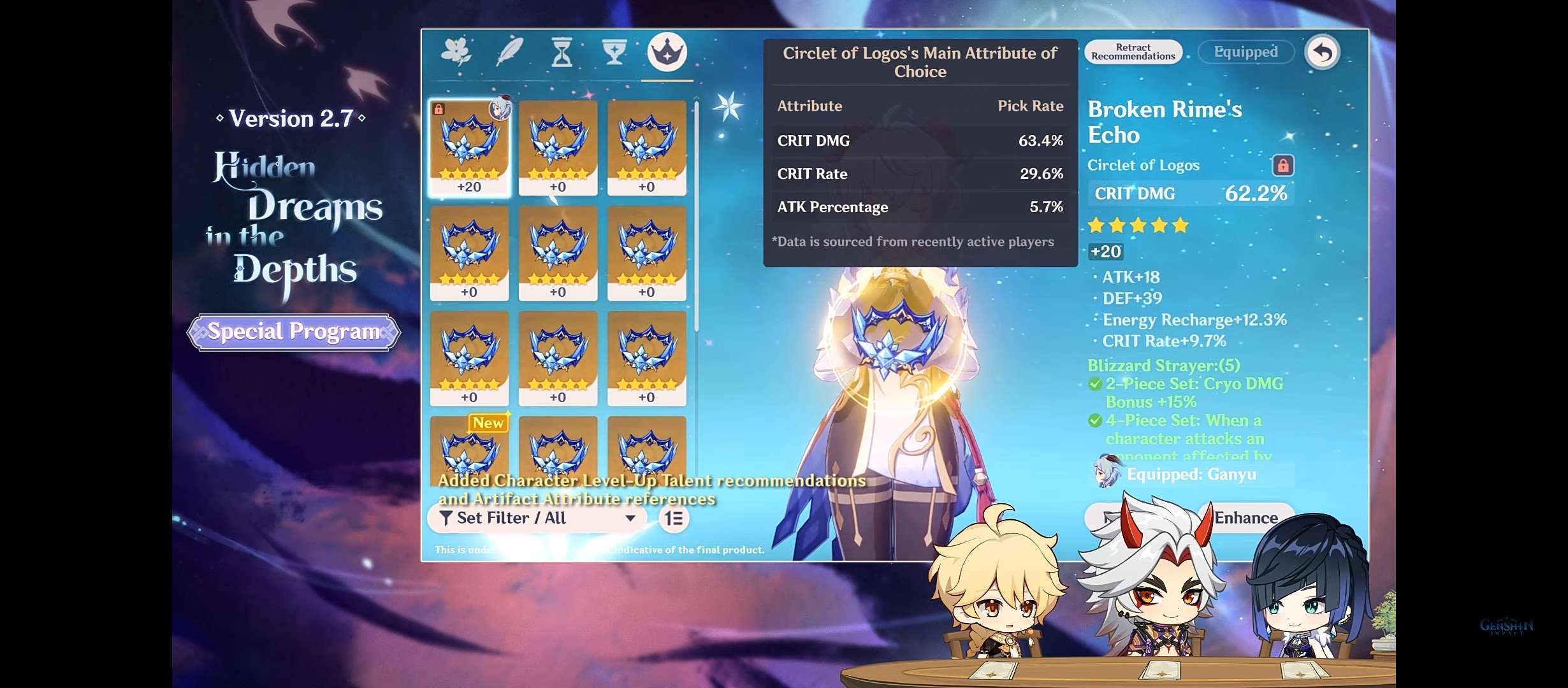Switch to the Flower of Life tab
The image size is (1568, 688).
(456, 52)
